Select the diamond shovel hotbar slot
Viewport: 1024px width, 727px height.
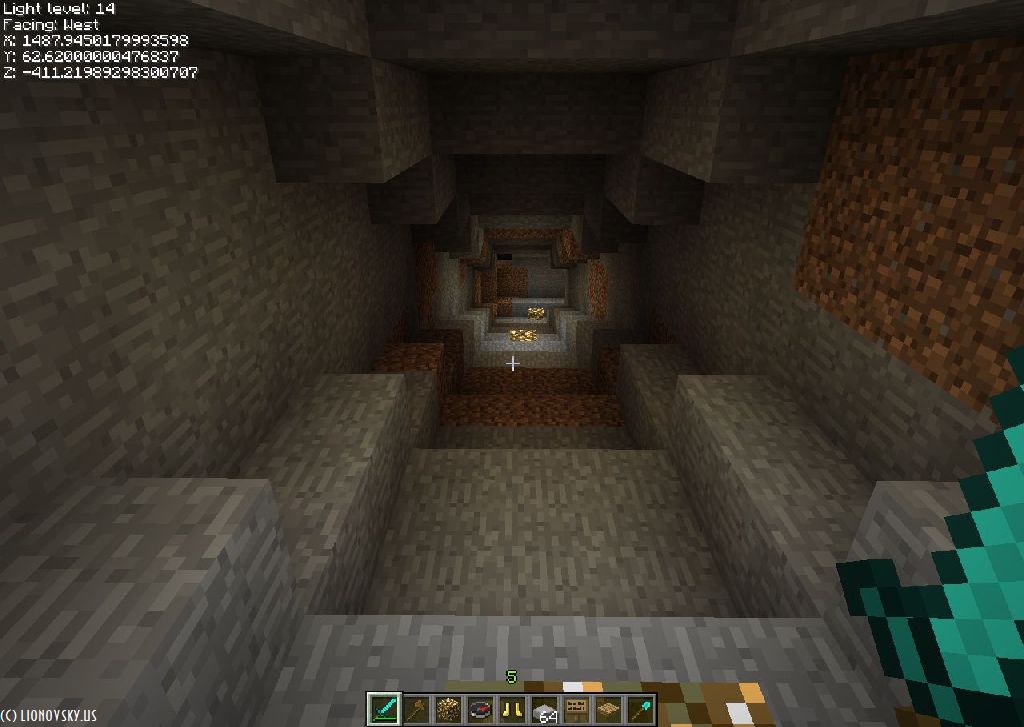[639, 710]
